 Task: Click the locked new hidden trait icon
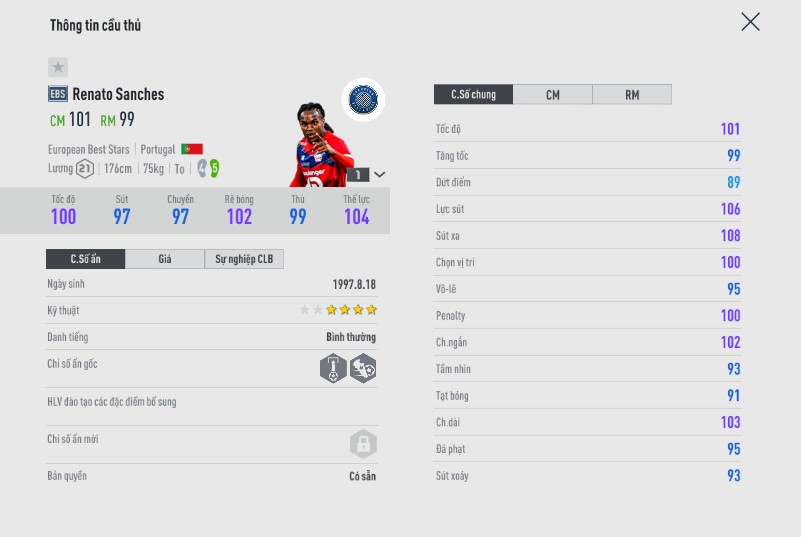click(362, 443)
